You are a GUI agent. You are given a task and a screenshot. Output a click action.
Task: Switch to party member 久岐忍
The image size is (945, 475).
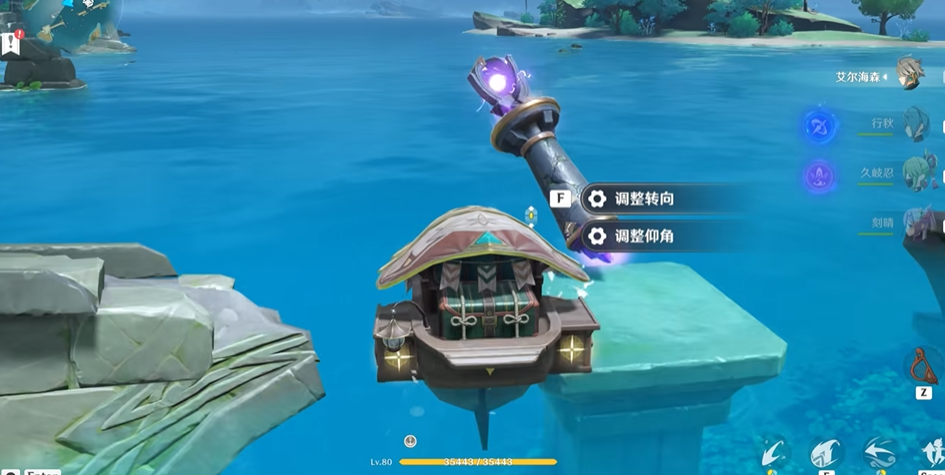(915, 172)
